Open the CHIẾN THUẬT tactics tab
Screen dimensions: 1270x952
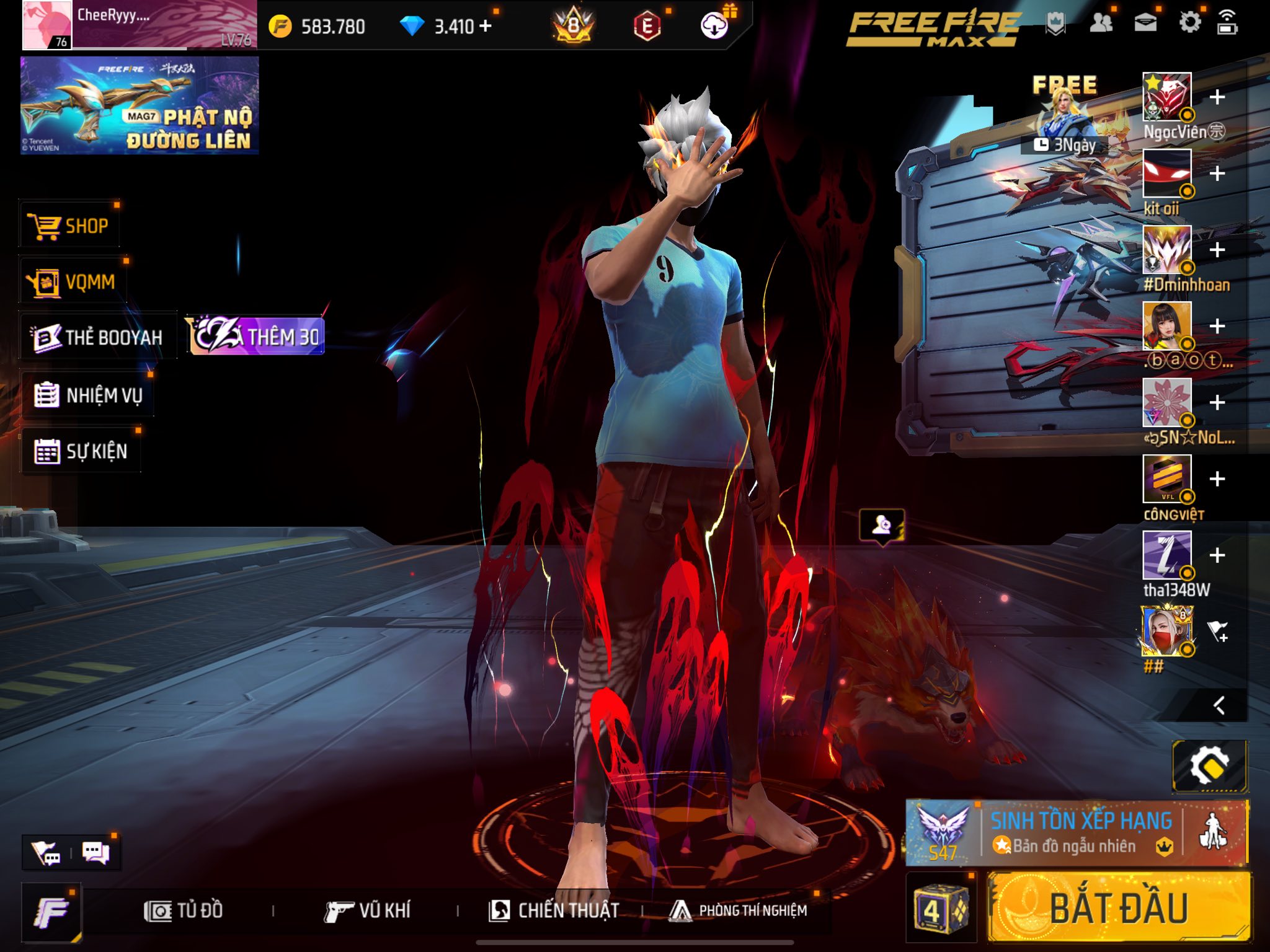pyautogui.click(x=554, y=910)
